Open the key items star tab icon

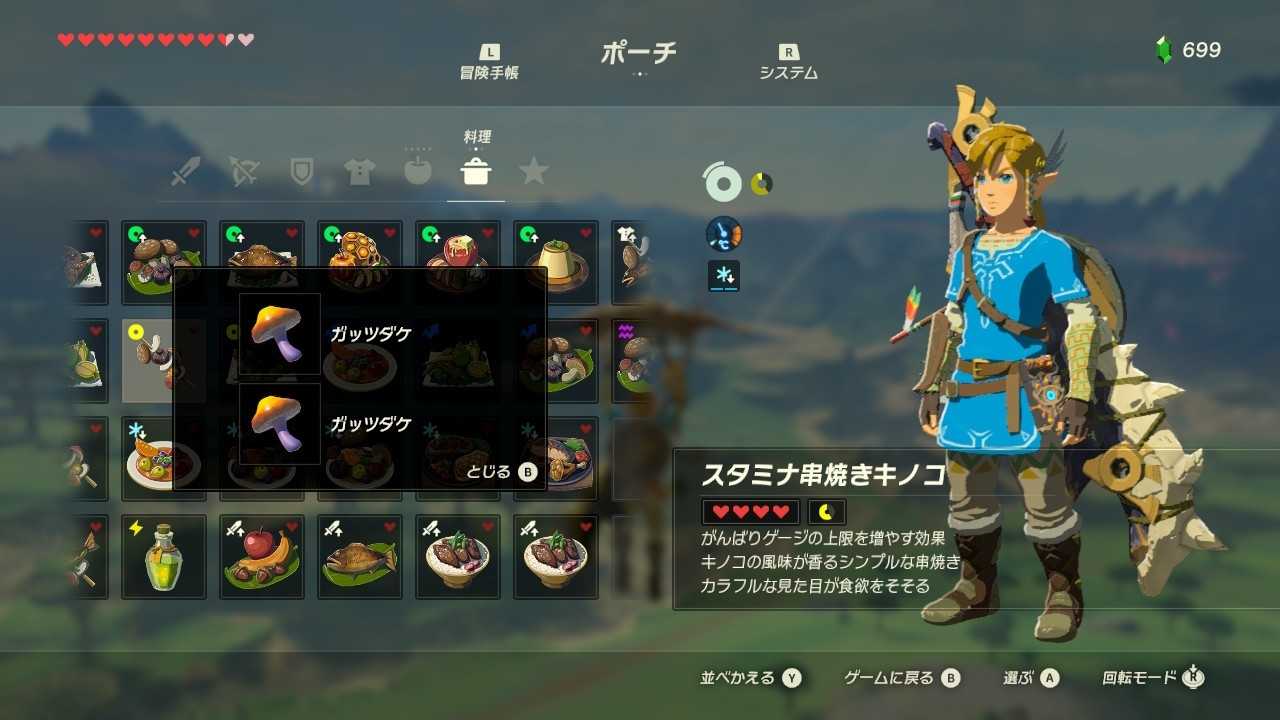click(x=534, y=171)
